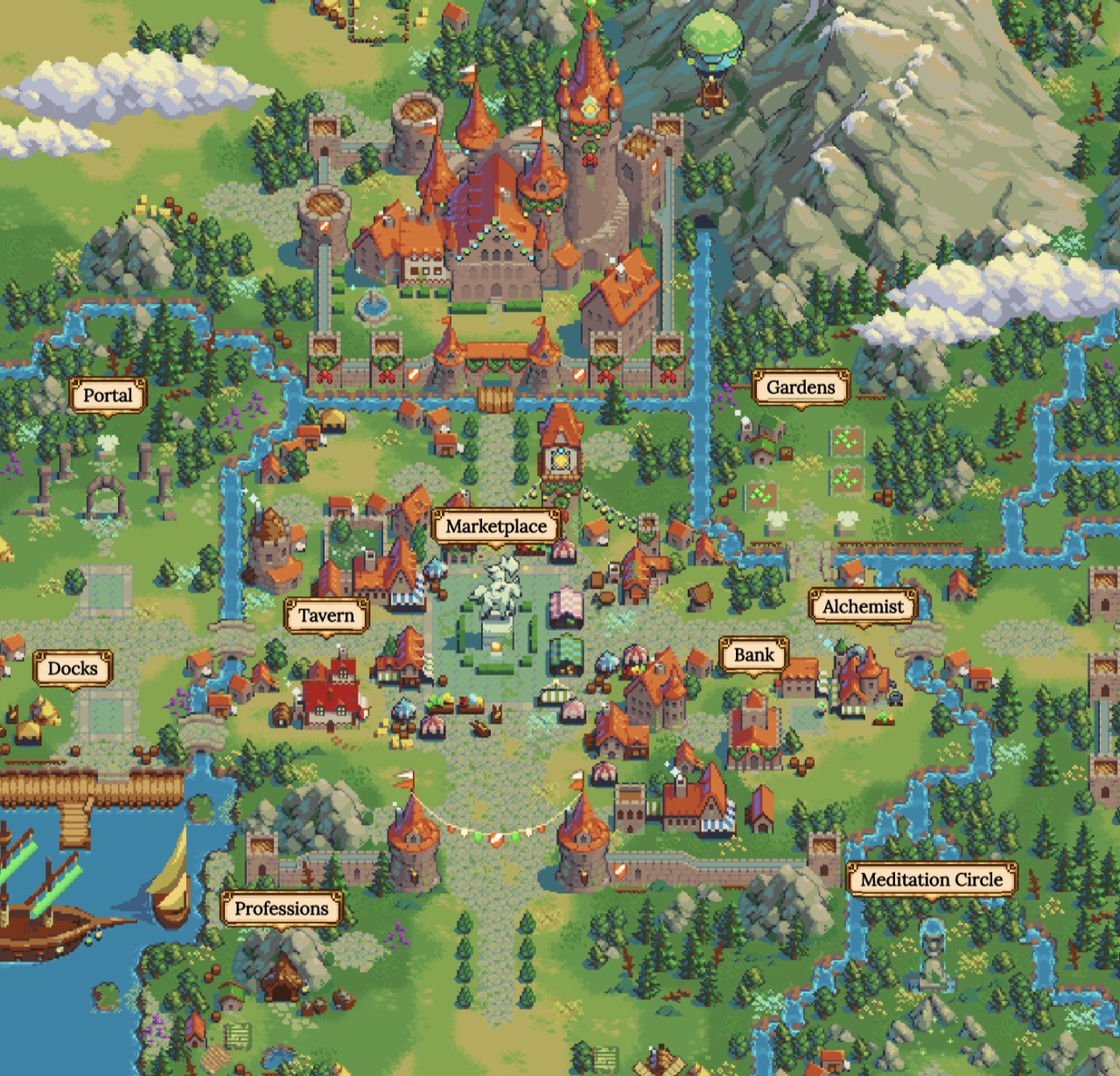Click the Marketplace banner
This screenshot has height=1076, width=1120.
coord(497,526)
